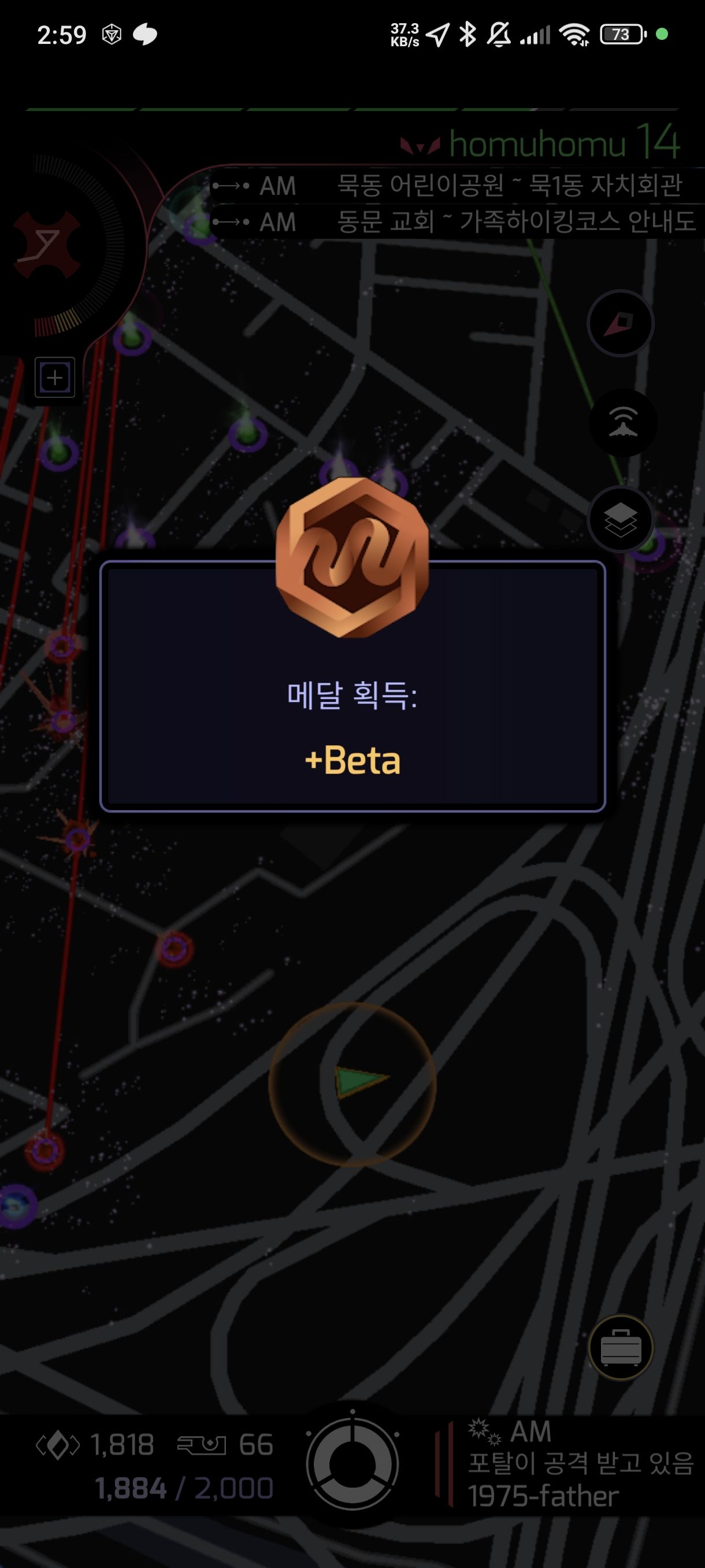Expand the COMM alert about 1975-father
The width and height of the screenshot is (705, 1568).
[x=572, y=1464]
